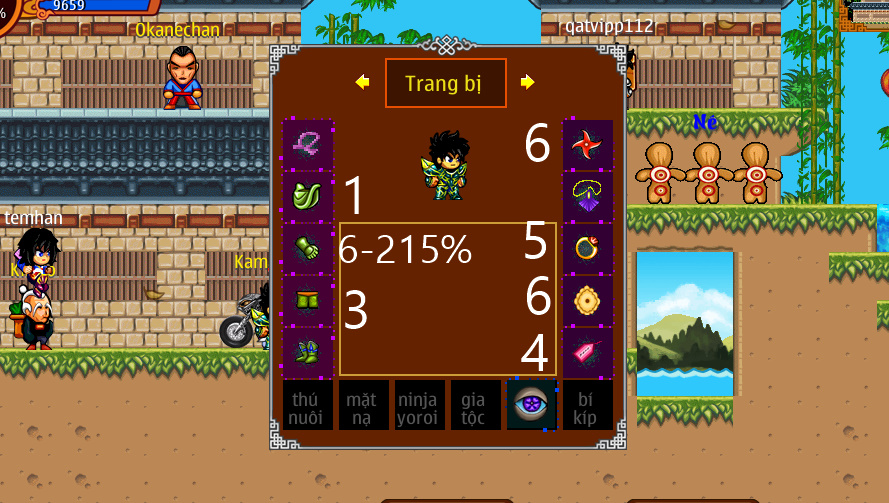Select the purple necklace equipment slot
This screenshot has height=503, width=889.
click(x=587, y=198)
